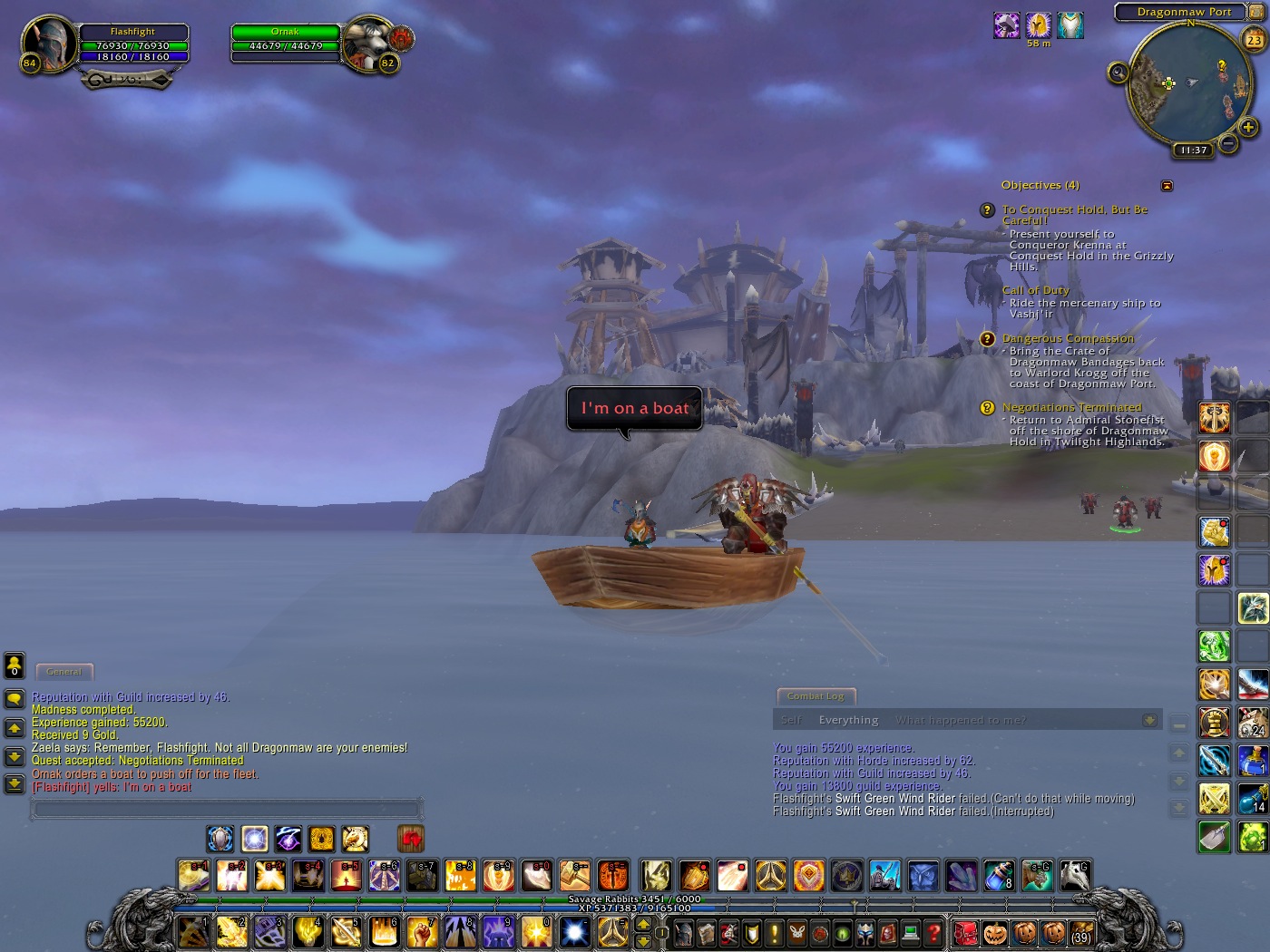This screenshot has height=952, width=1270.
Task: Select the Call of Duty quest title
Action: (1035, 290)
